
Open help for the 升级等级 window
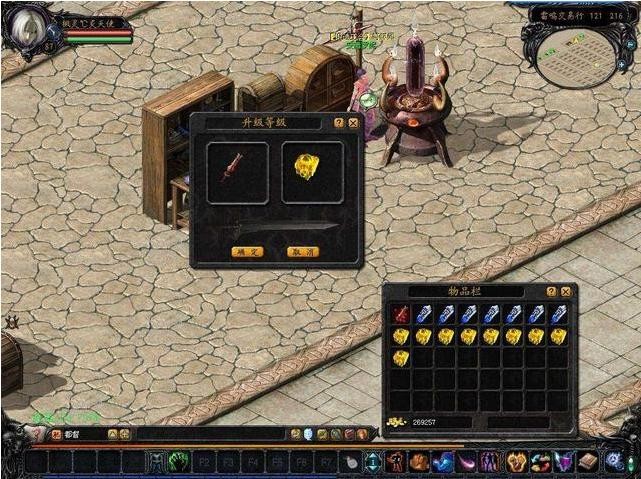coord(339,123)
